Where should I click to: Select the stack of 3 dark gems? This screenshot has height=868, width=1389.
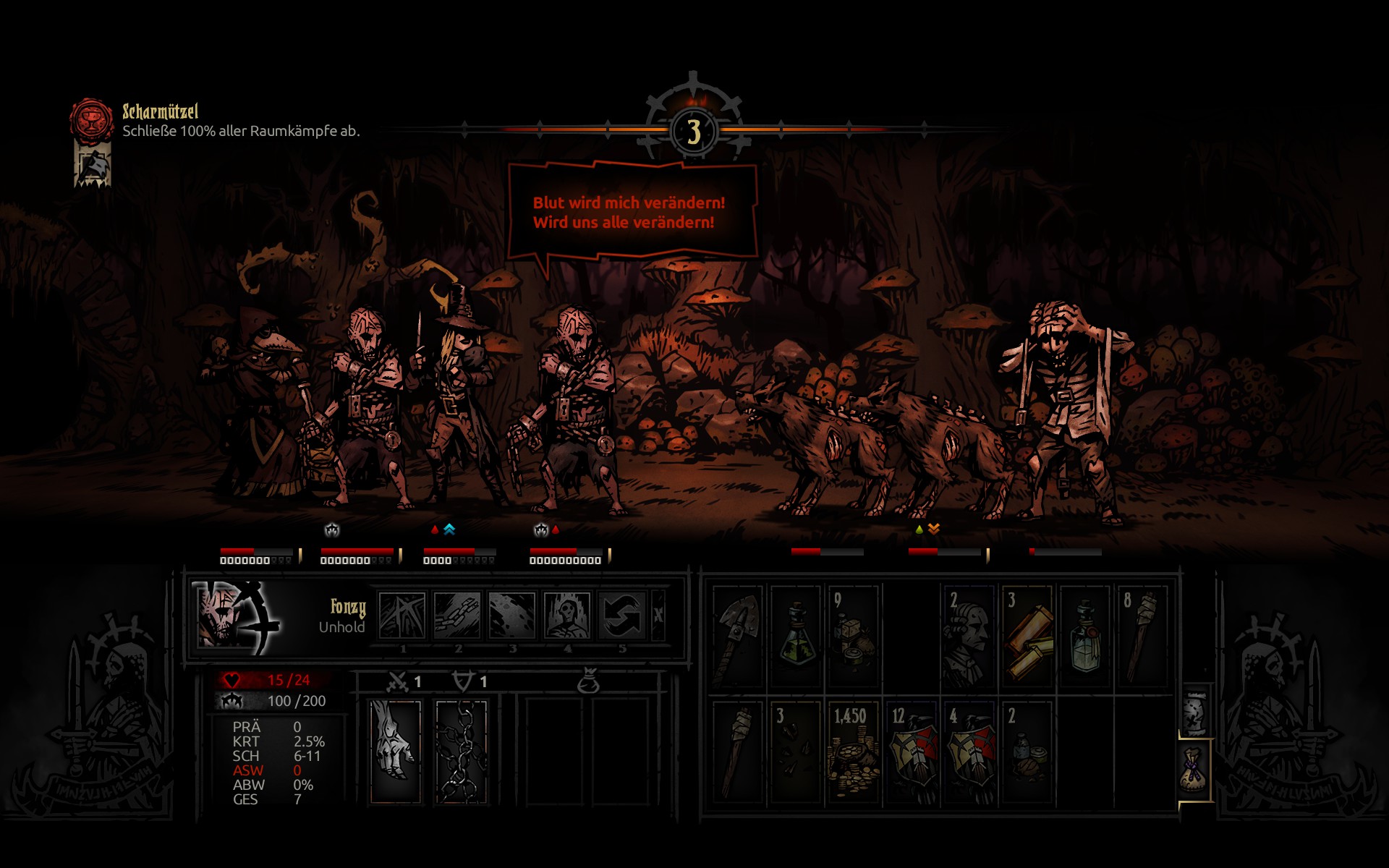coord(796,752)
